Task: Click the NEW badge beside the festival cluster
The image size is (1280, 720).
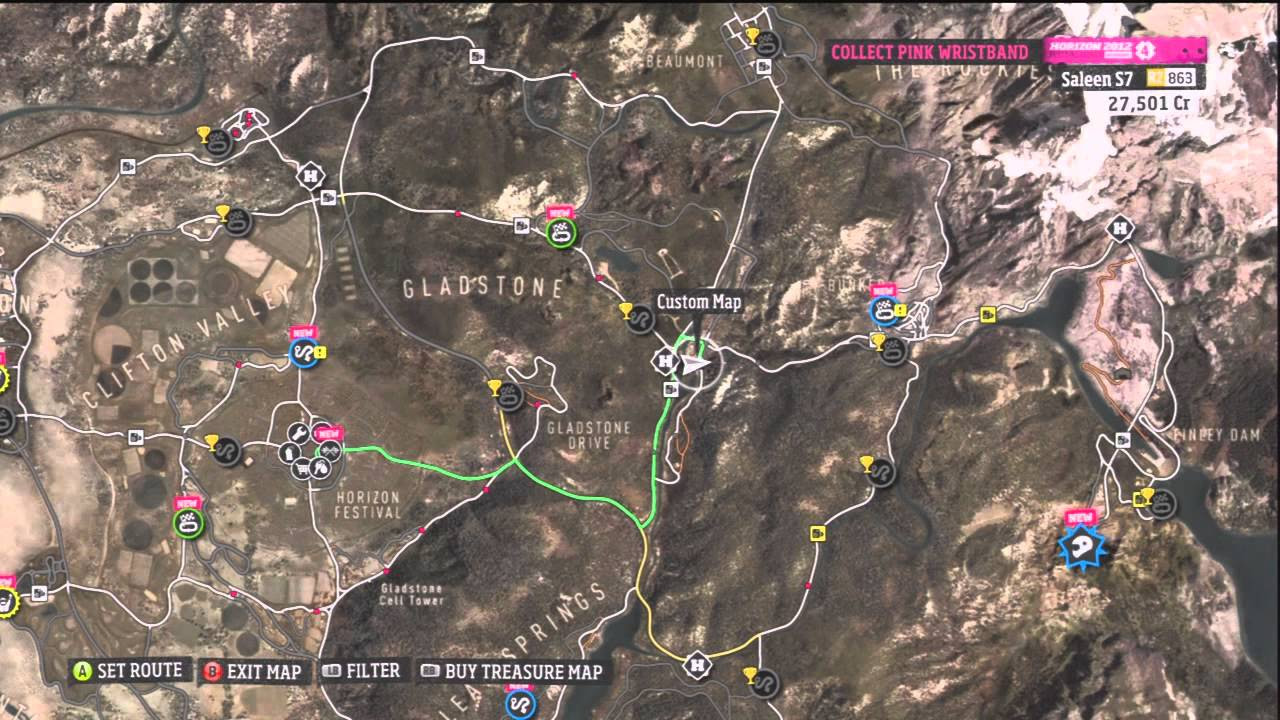Action: coord(328,432)
